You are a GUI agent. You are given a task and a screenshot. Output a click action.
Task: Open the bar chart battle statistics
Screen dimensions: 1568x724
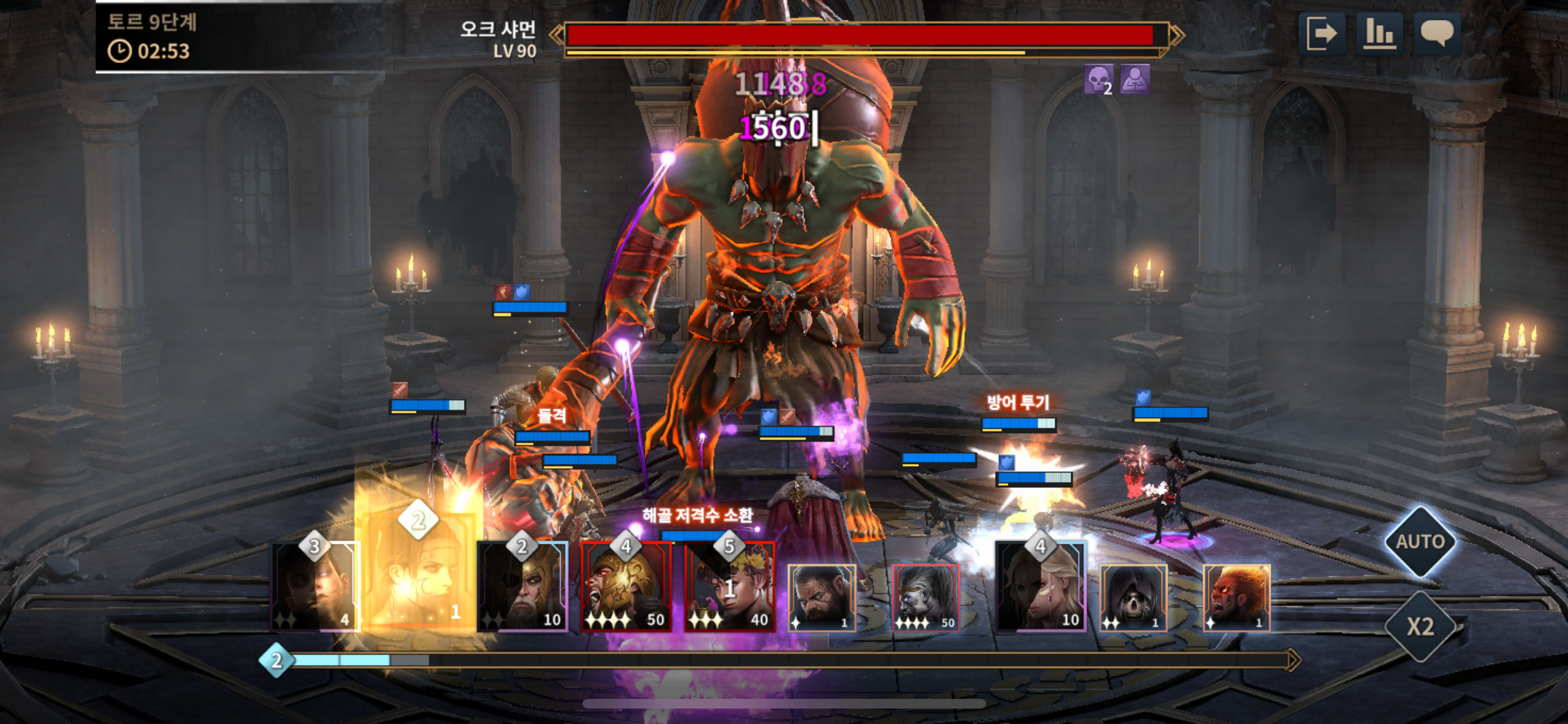[x=1379, y=33]
